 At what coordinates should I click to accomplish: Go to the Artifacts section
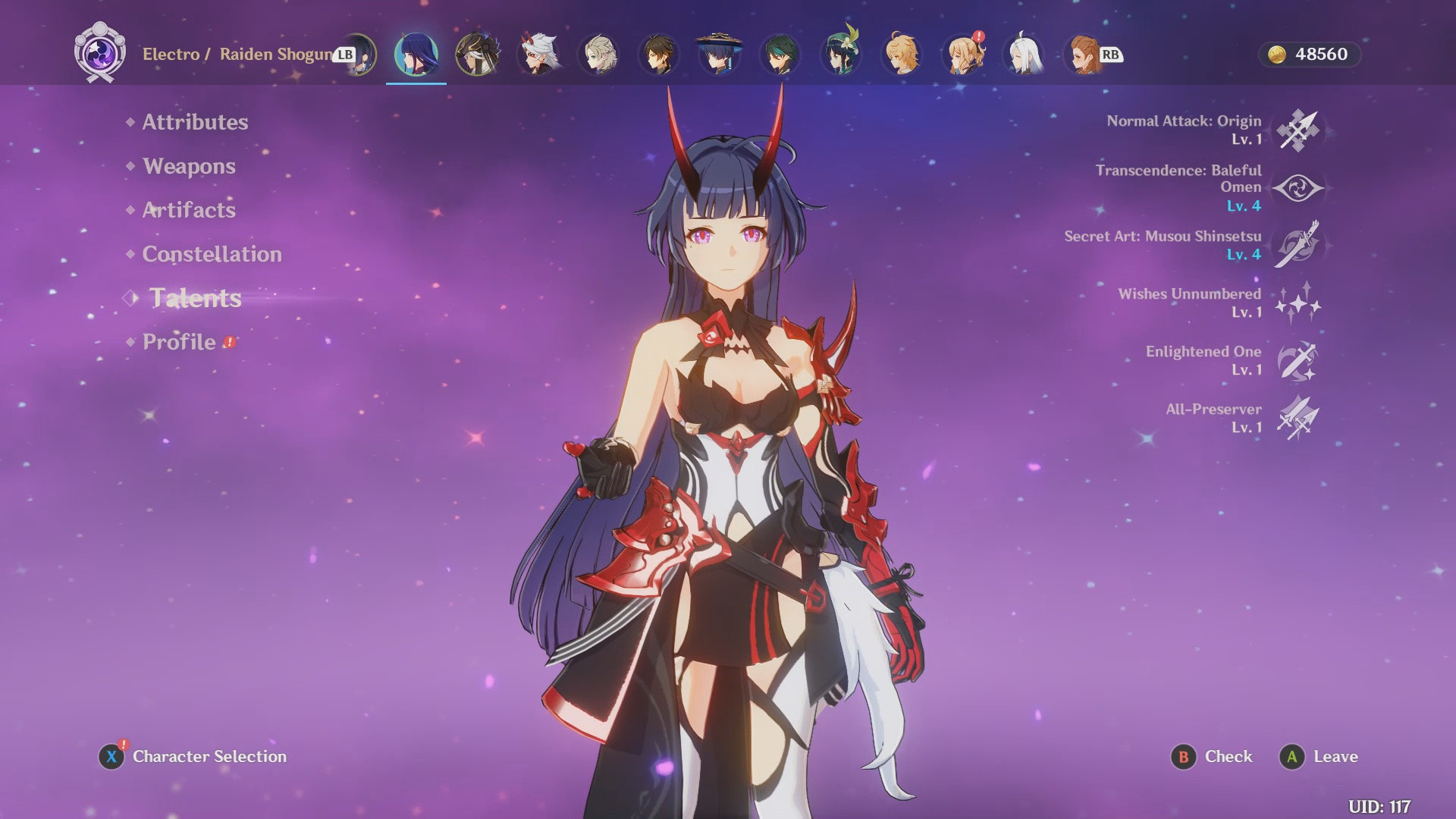[189, 210]
